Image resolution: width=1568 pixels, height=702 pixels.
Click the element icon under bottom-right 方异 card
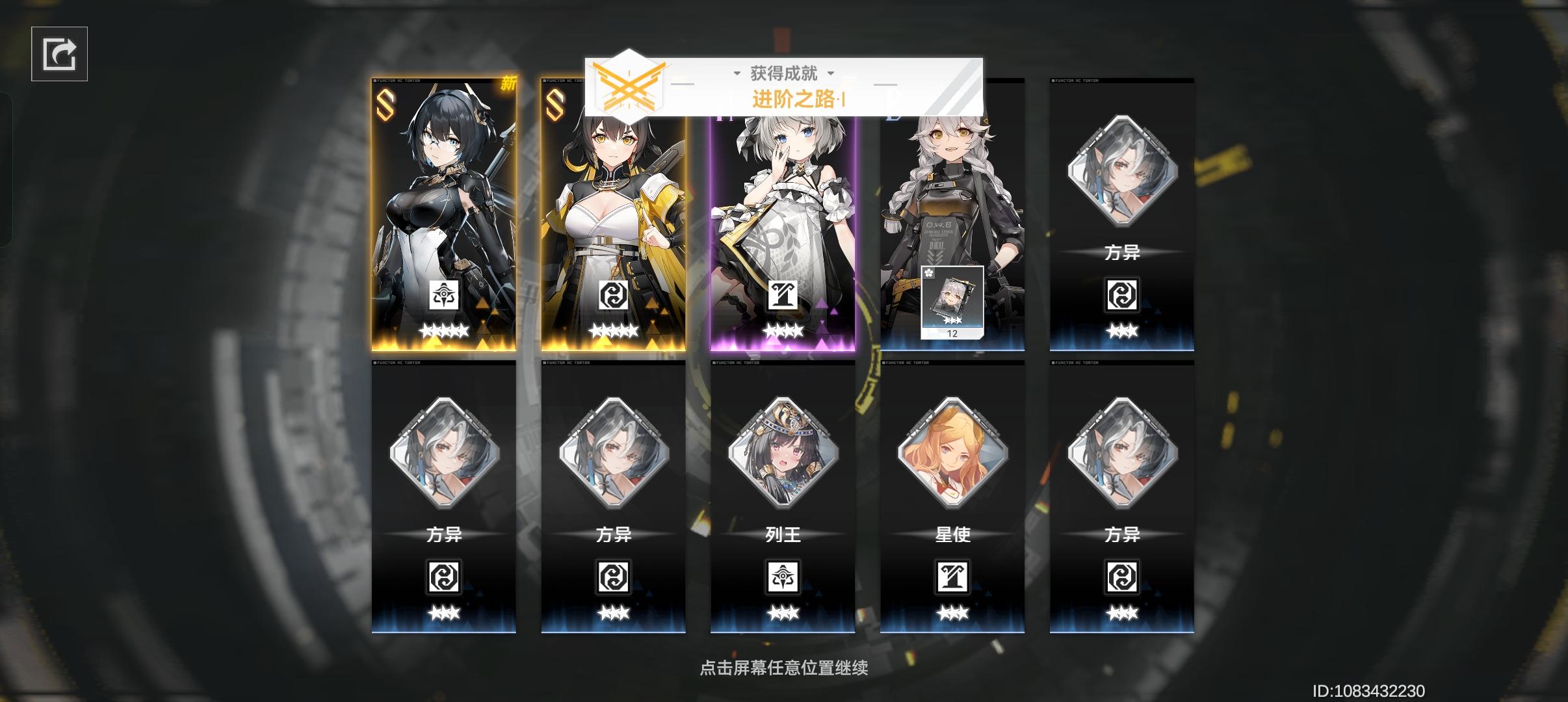(1123, 577)
